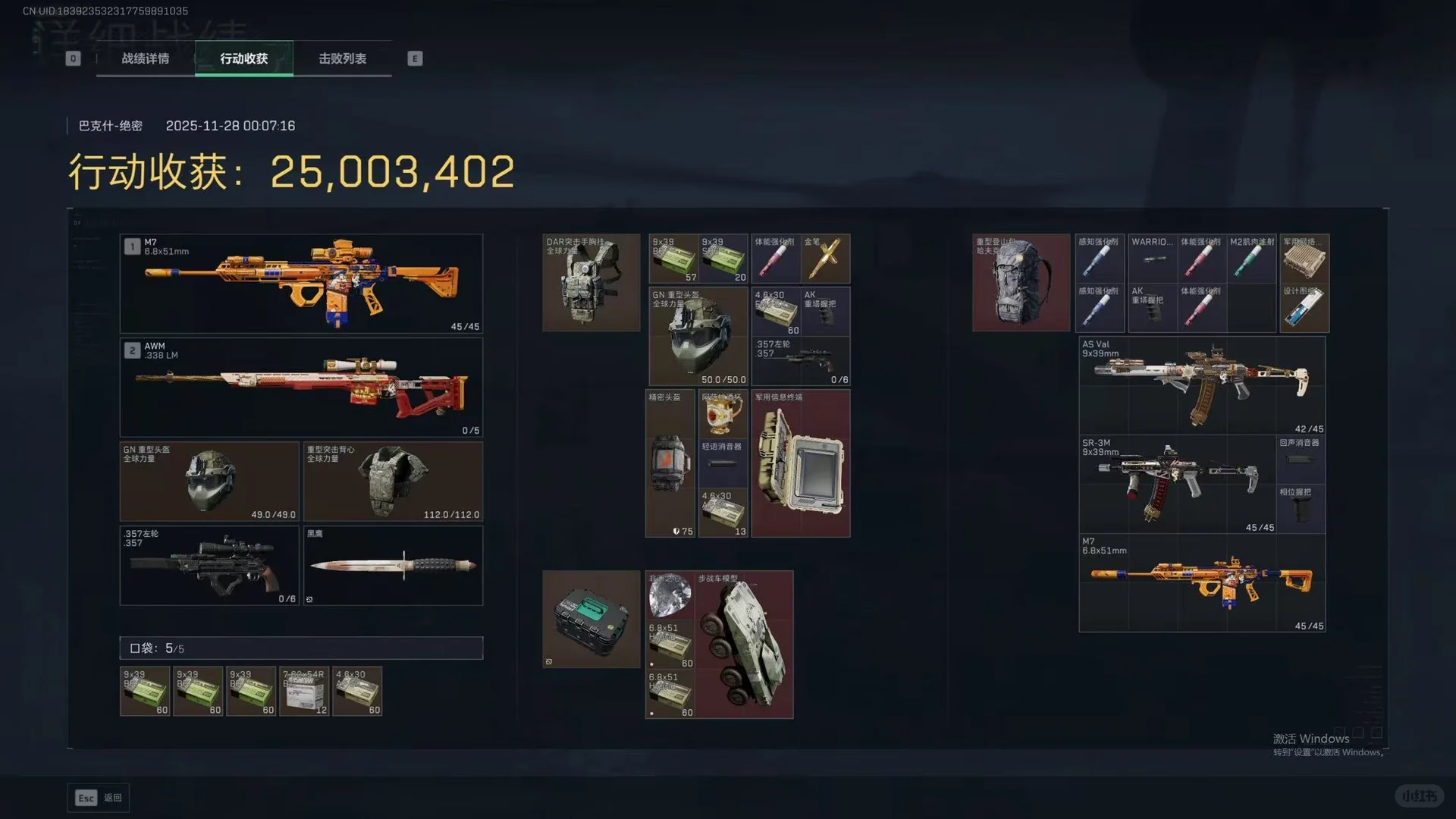1456x819 pixels.
Task: Open the 重型登山包 backpack slot
Action: coord(1021,282)
